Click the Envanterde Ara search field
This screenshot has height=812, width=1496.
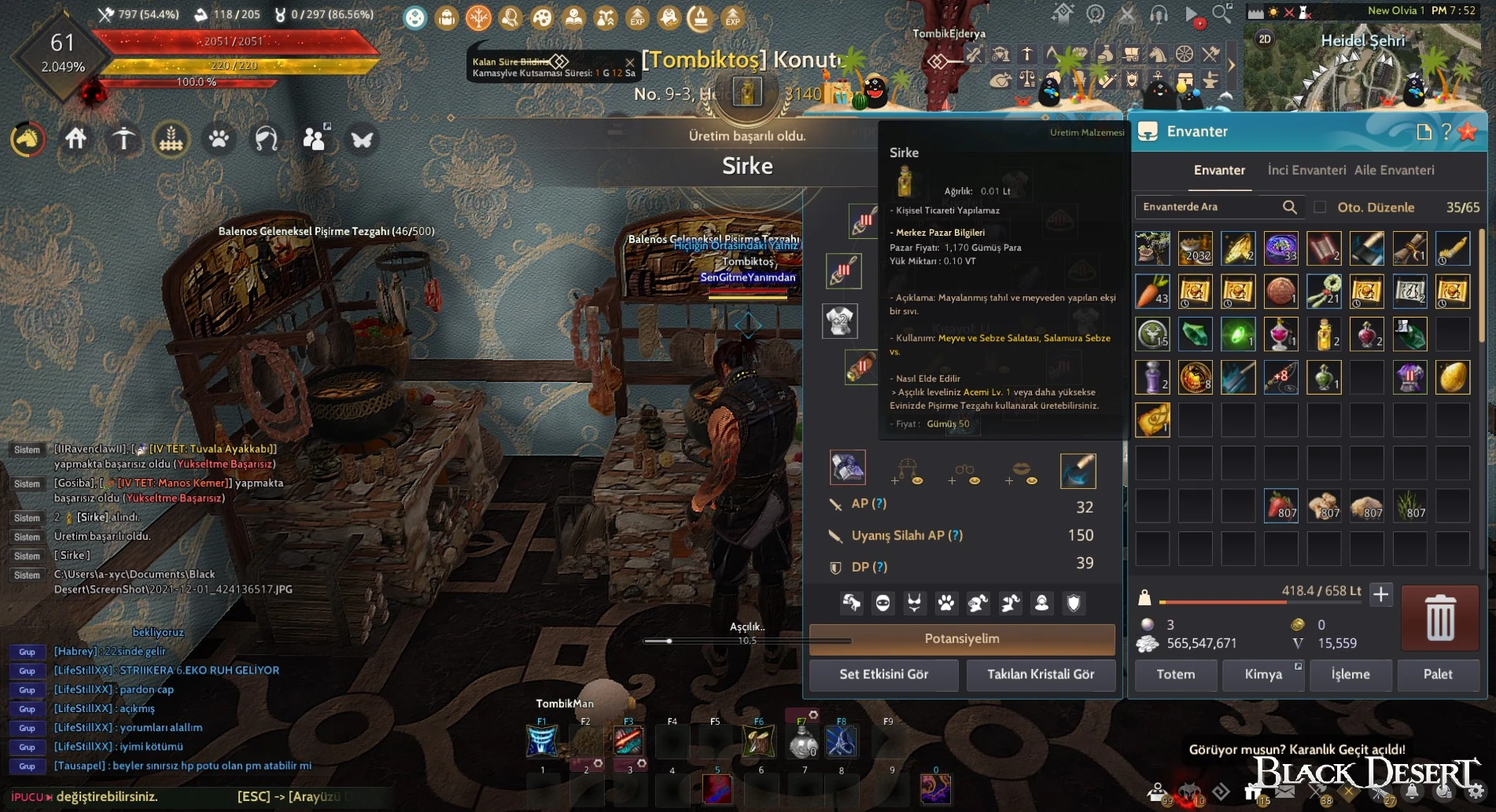pos(1210,207)
